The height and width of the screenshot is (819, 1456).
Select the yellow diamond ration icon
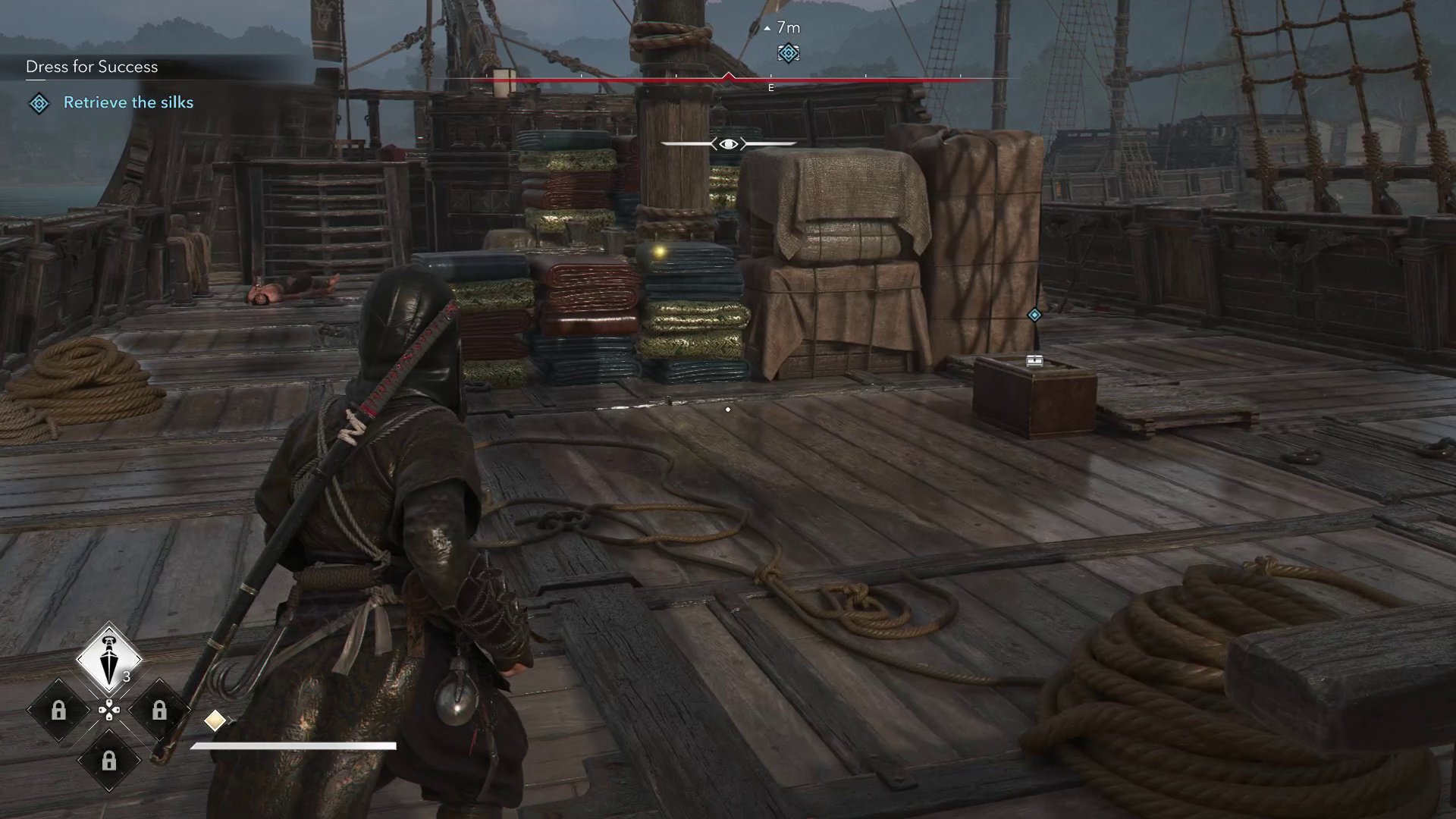coord(215,720)
